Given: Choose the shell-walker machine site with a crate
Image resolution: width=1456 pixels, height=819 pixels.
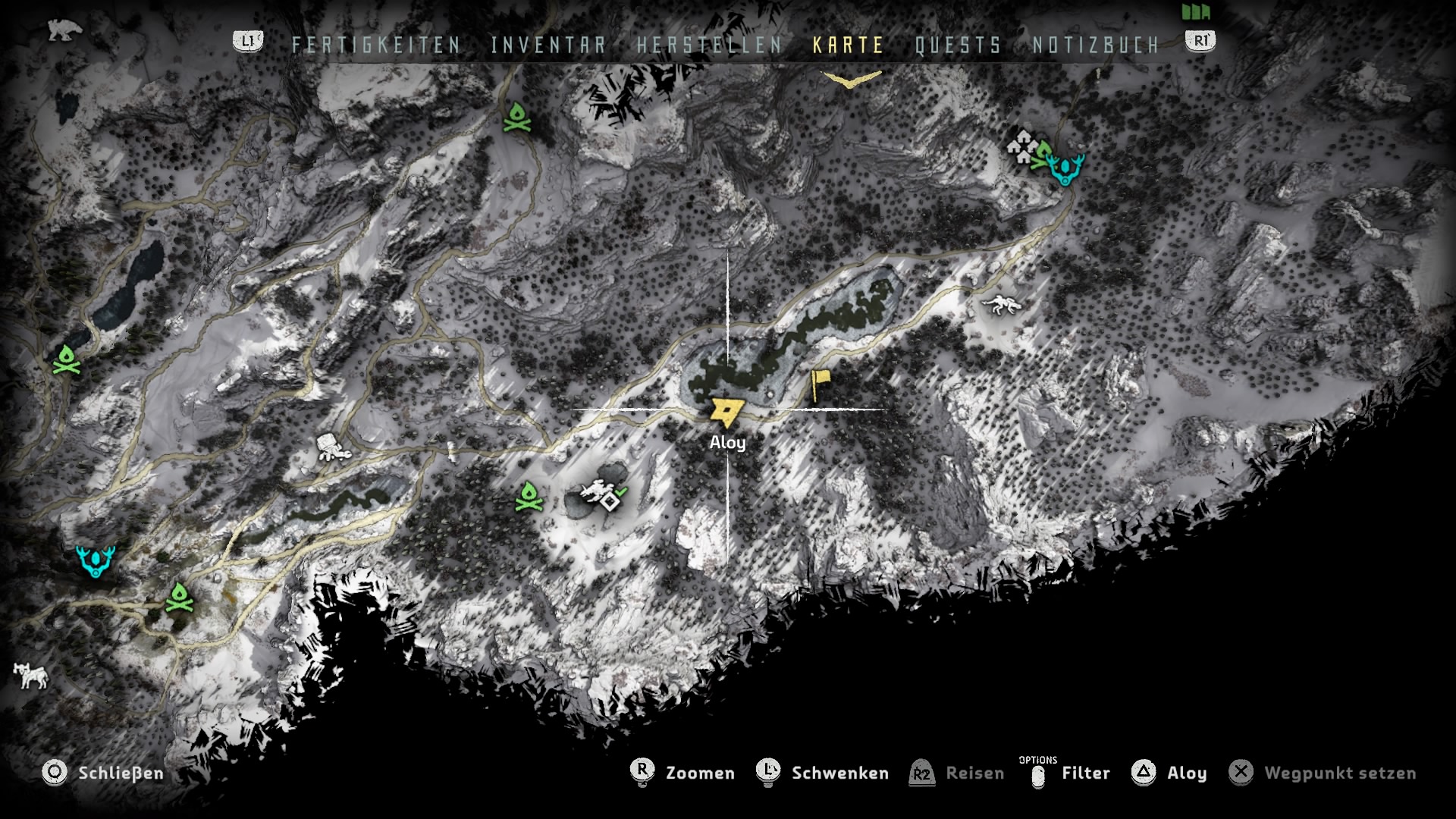Looking at the screenshot, I should point(332,447).
